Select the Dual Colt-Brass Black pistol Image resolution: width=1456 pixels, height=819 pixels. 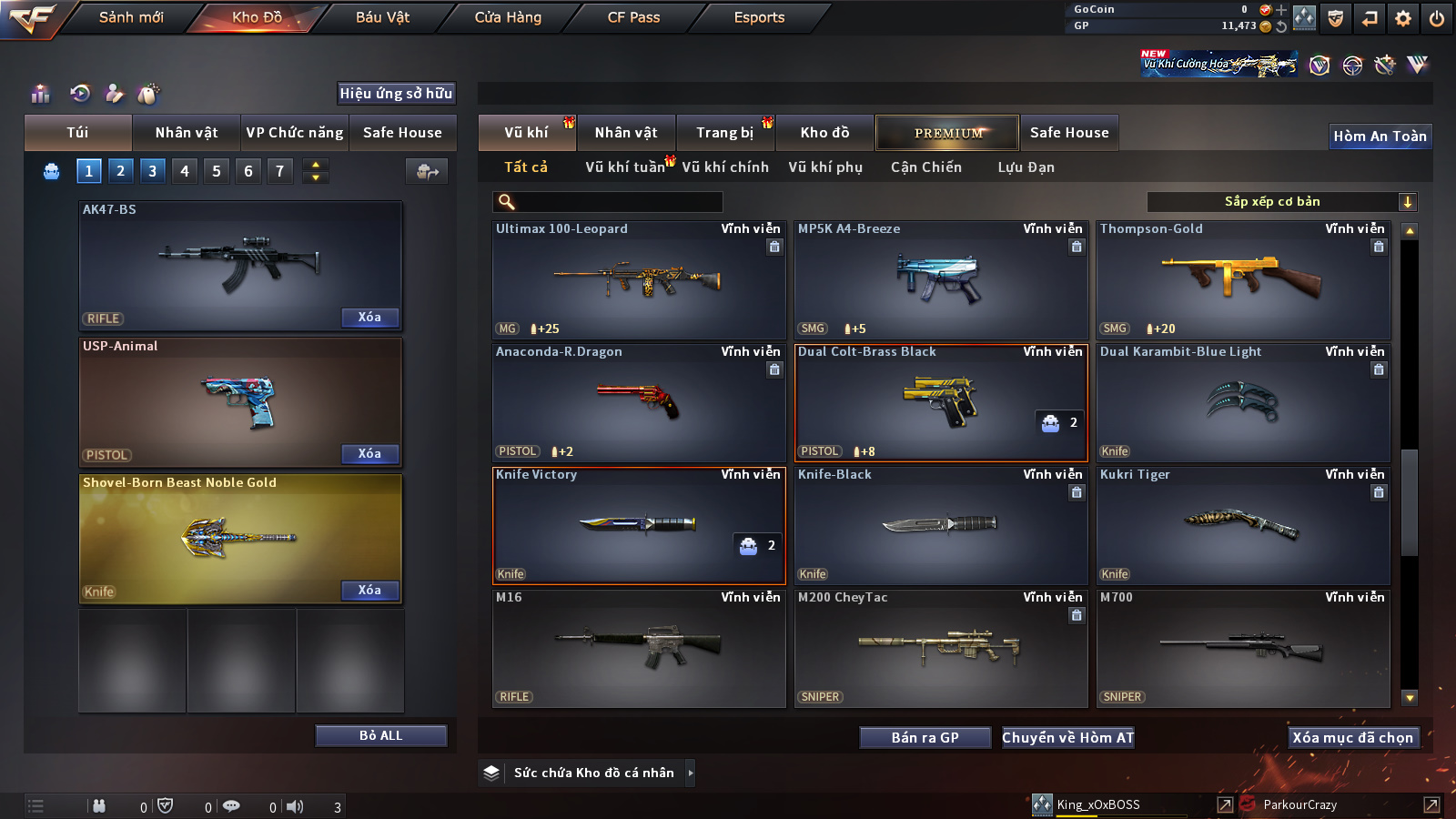pyautogui.click(x=941, y=402)
